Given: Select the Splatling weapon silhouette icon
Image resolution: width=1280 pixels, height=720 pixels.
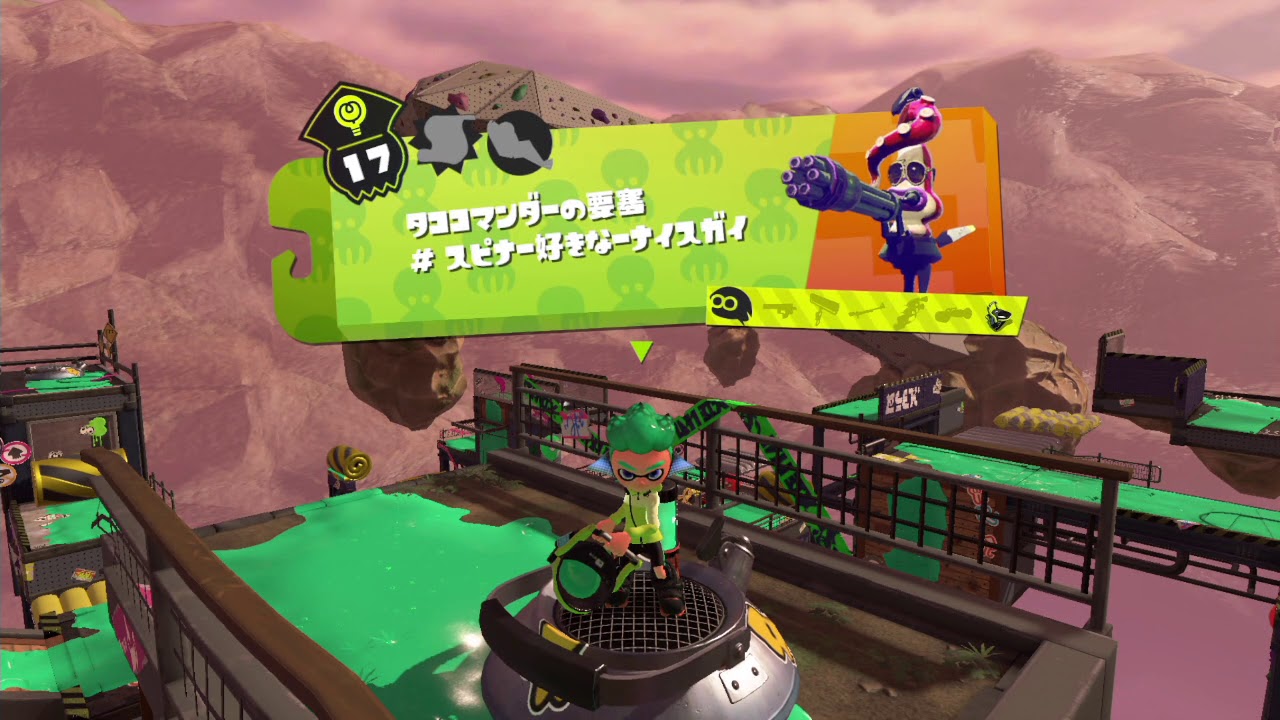Looking at the screenshot, I should [911, 310].
